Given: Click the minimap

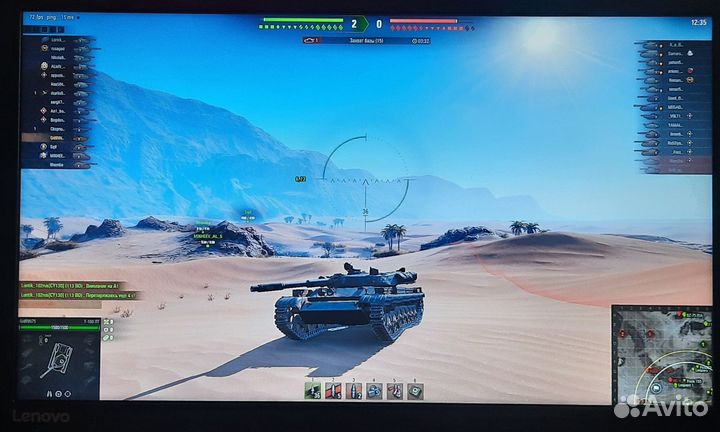Looking at the screenshot, I should 661,353.
